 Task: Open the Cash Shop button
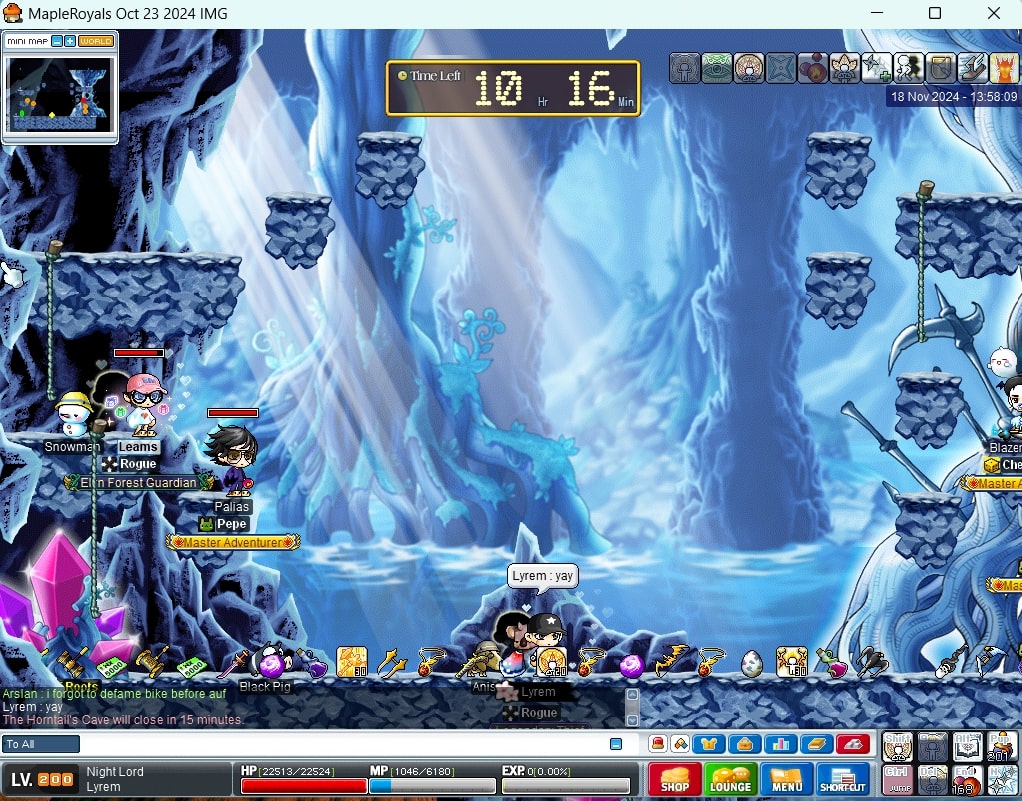[675, 780]
